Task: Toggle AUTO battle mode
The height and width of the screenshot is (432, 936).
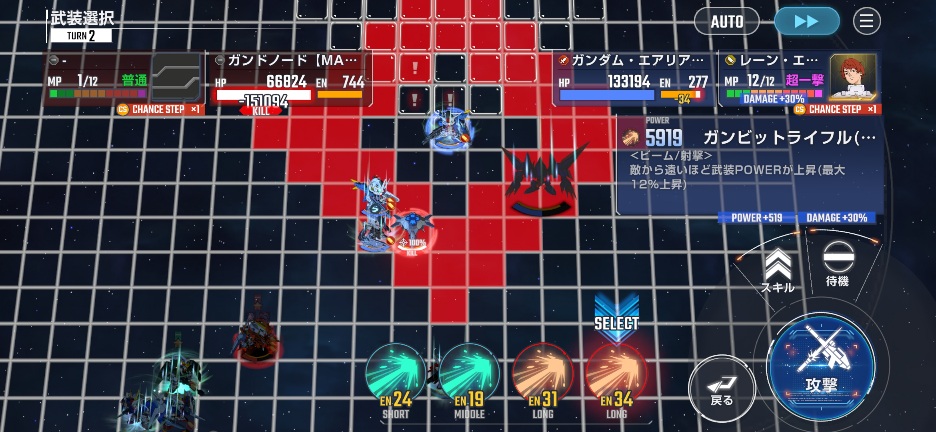Action: click(x=727, y=21)
